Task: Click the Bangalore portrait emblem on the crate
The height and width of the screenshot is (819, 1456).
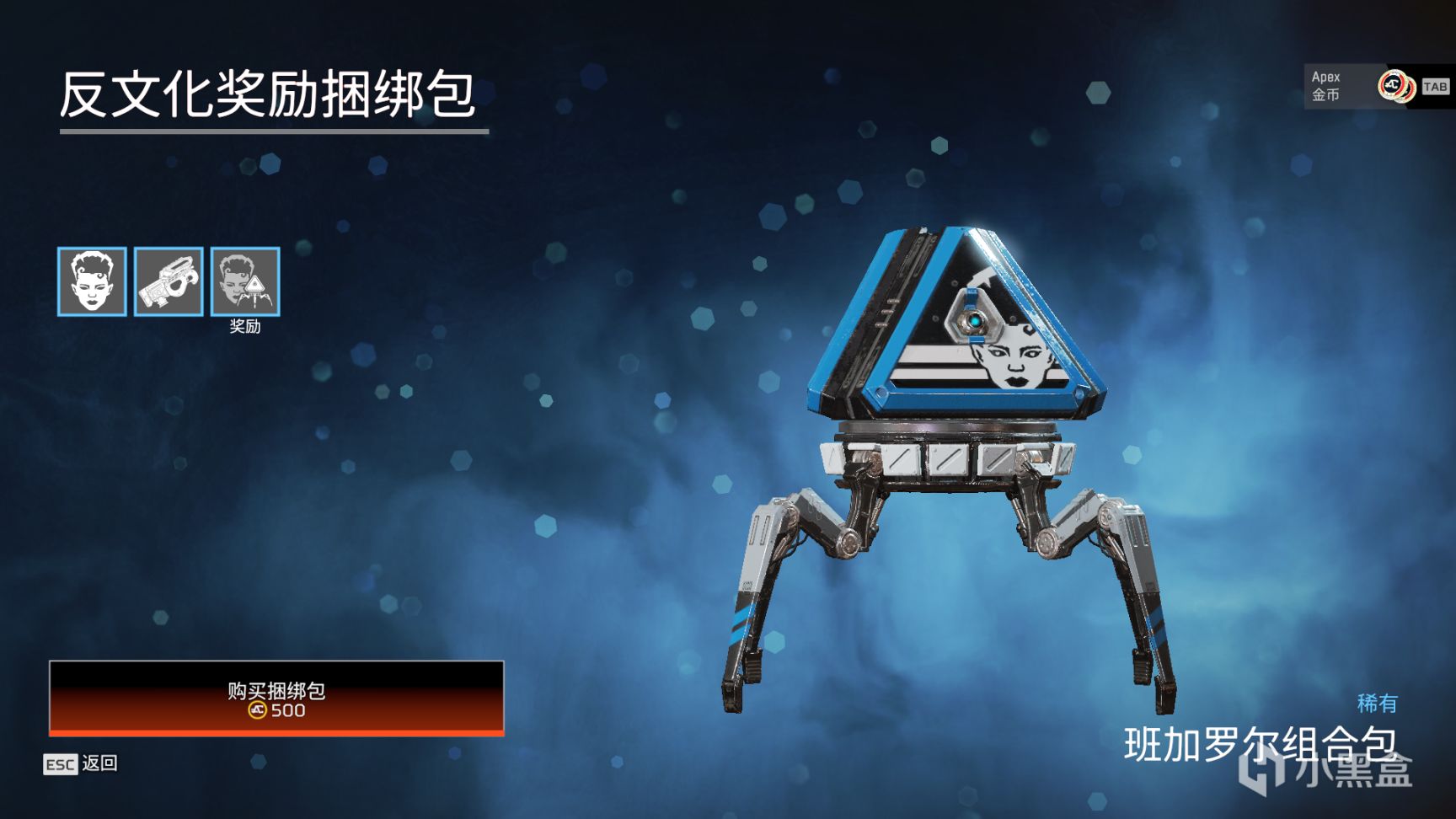Action: 1011,358
